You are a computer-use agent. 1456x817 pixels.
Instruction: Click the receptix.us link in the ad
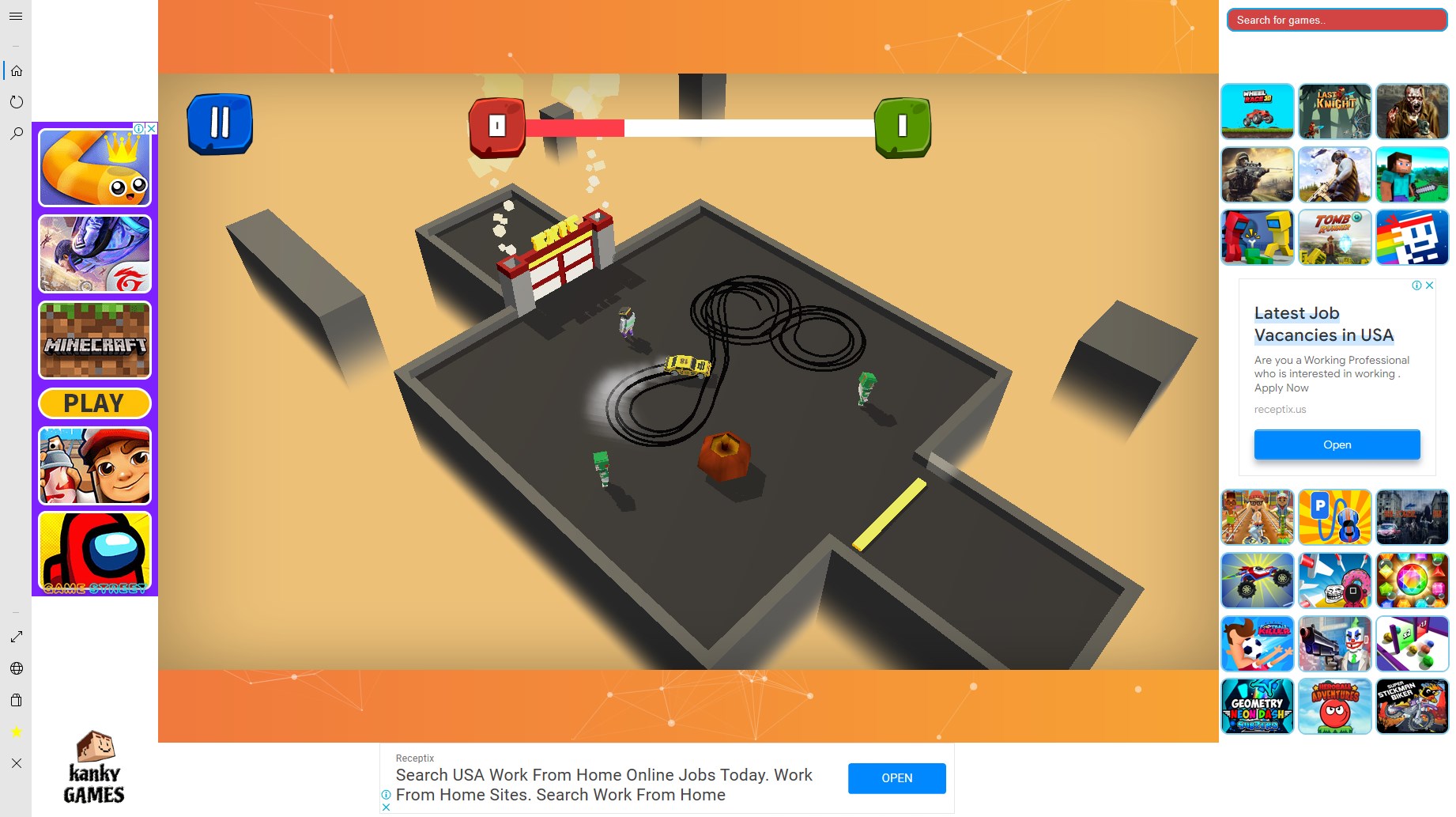[x=1279, y=409]
